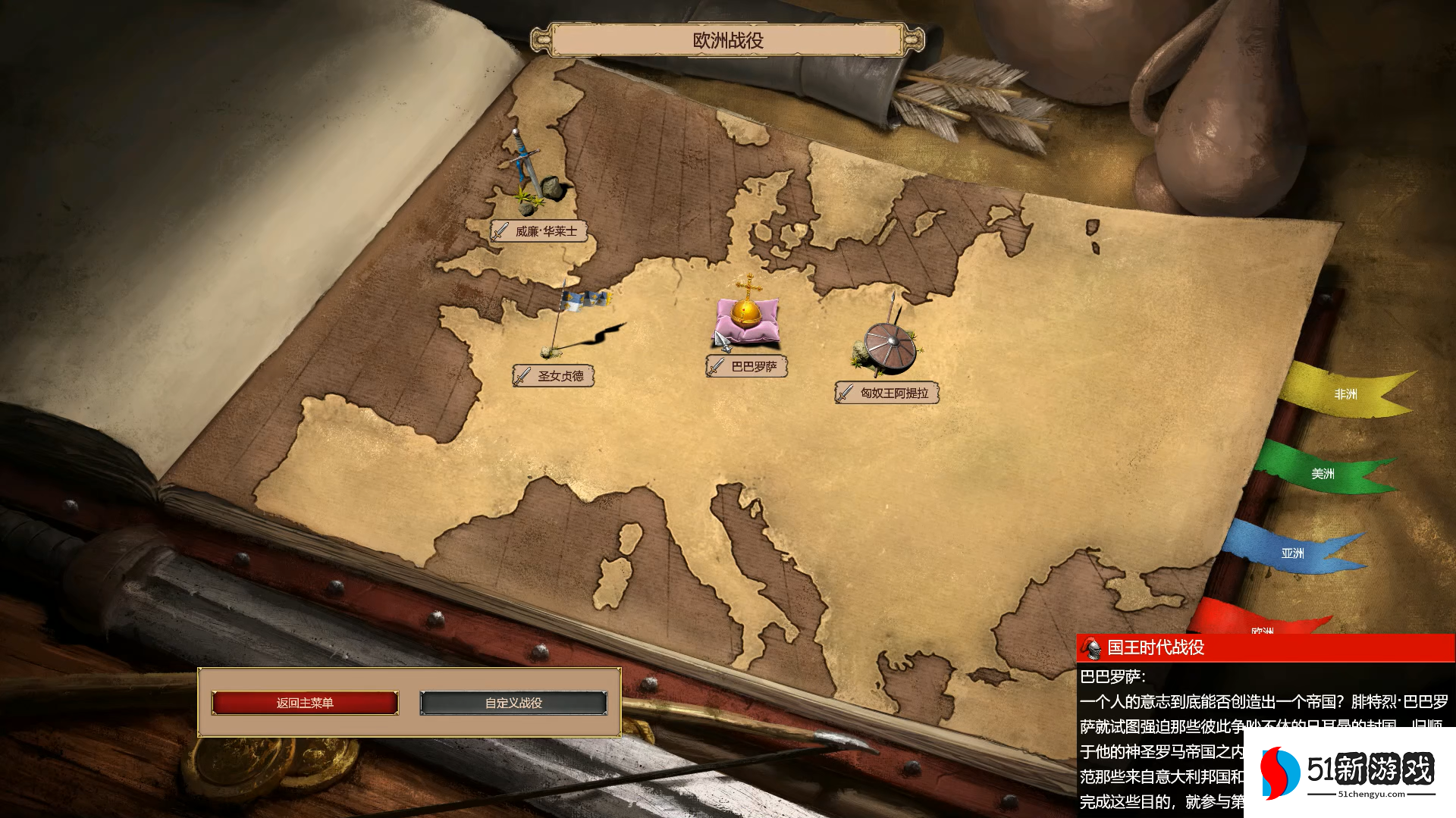This screenshot has height=818, width=1456.
Task: Click the round shield Attila icon
Action: pyautogui.click(x=889, y=345)
